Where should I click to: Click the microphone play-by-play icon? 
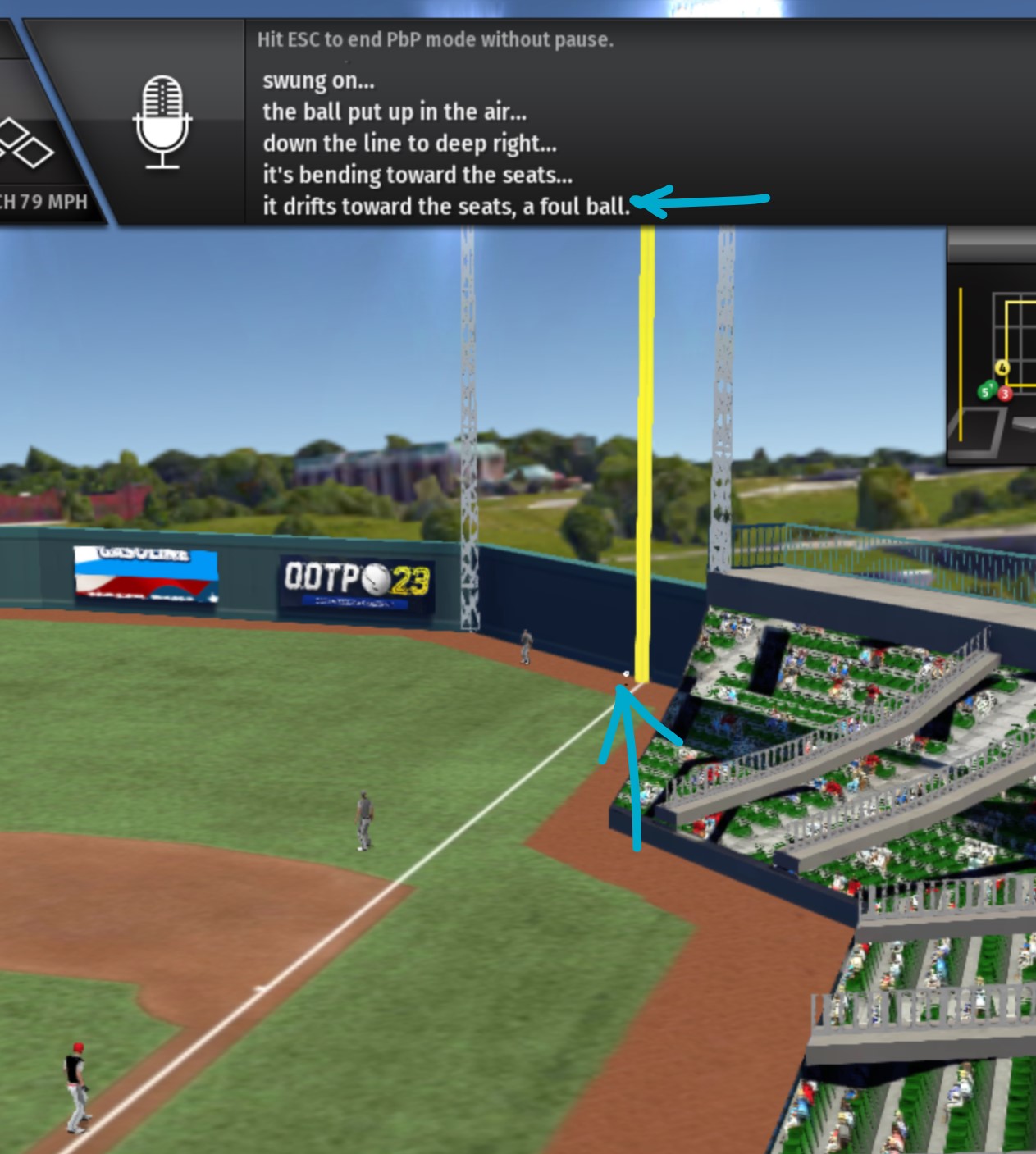tap(162, 122)
